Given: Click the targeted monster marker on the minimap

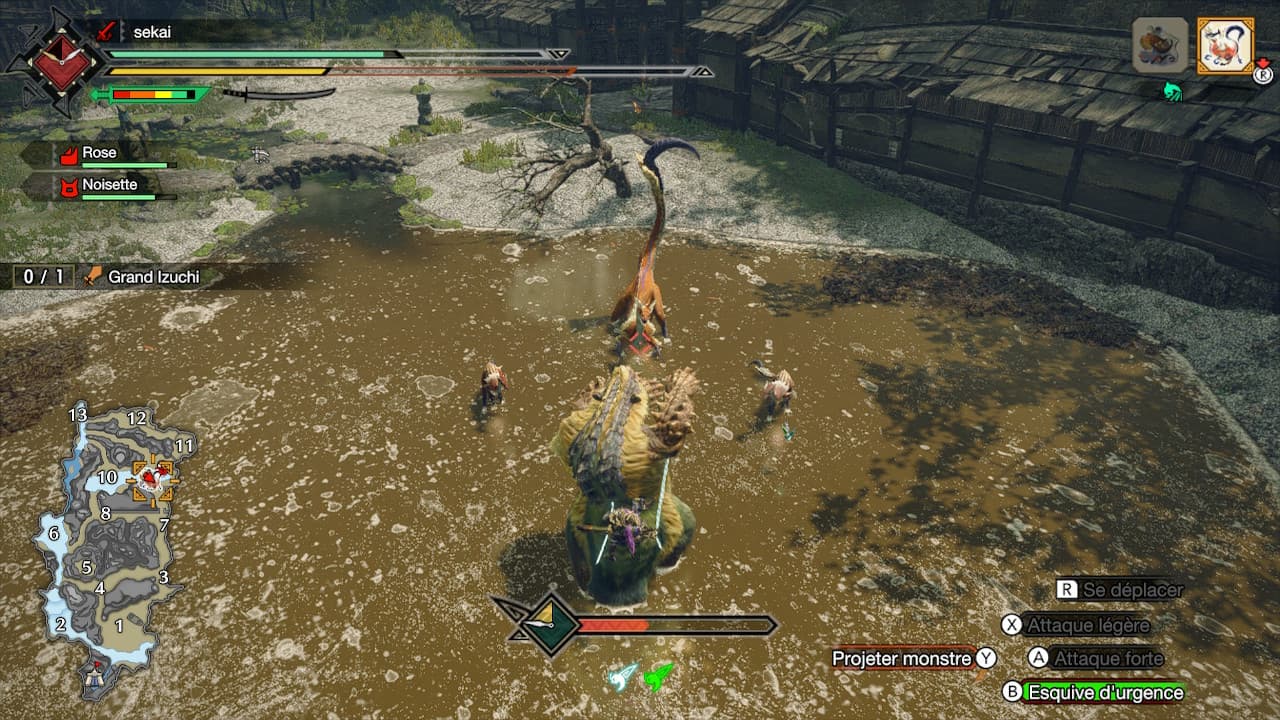Looking at the screenshot, I should pyautogui.click(x=152, y=480).
